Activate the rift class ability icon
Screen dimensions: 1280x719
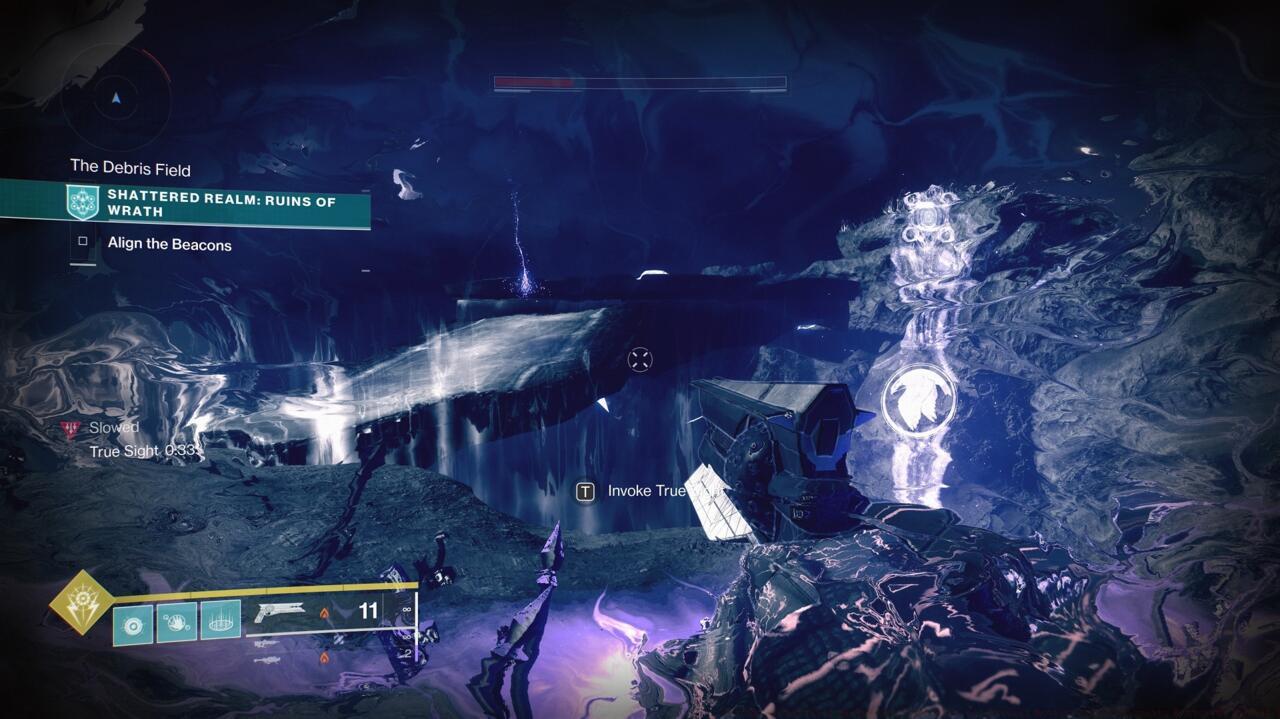[x=221, y=622]
